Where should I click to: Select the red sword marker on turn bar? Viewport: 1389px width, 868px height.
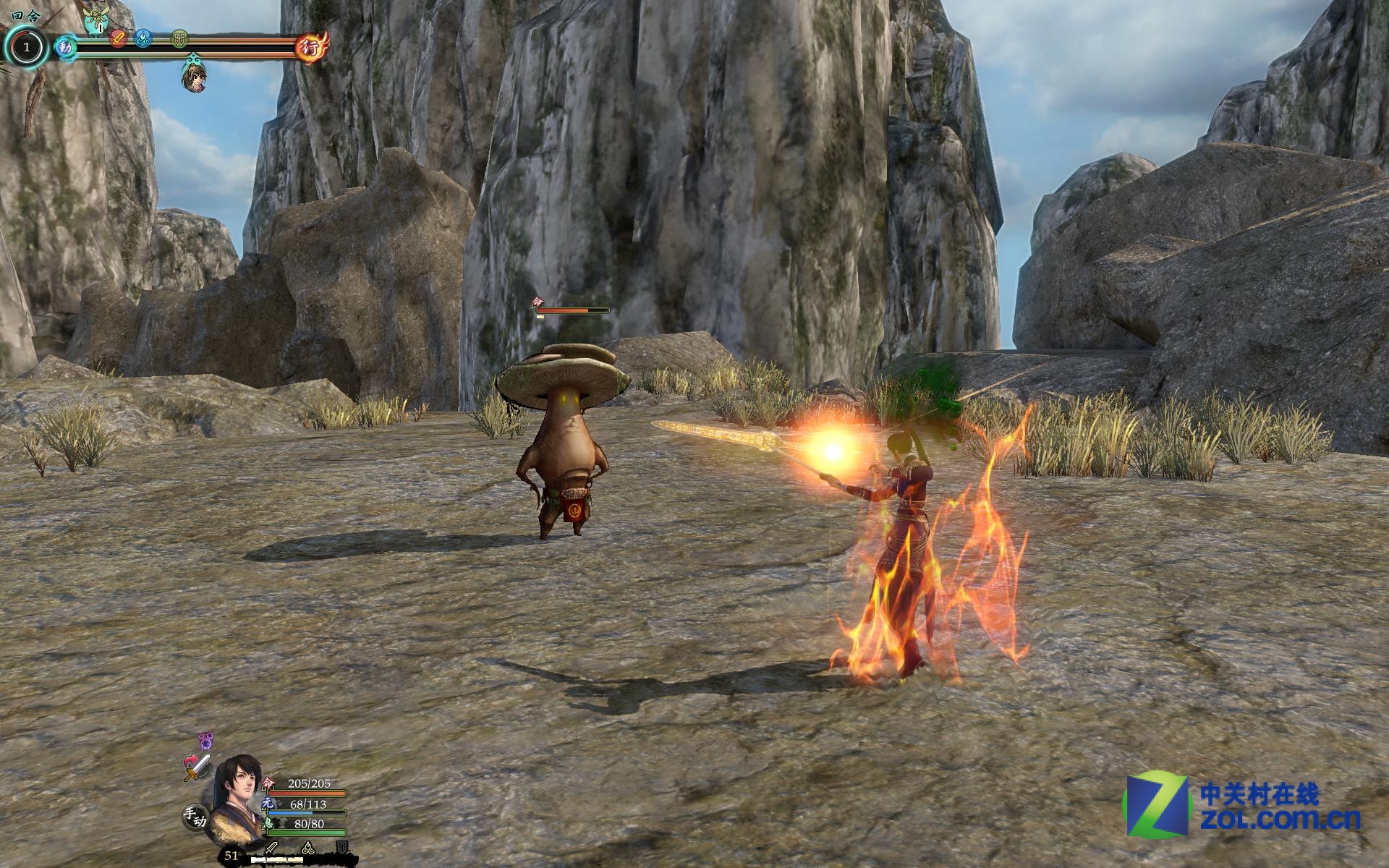point(119,38)
